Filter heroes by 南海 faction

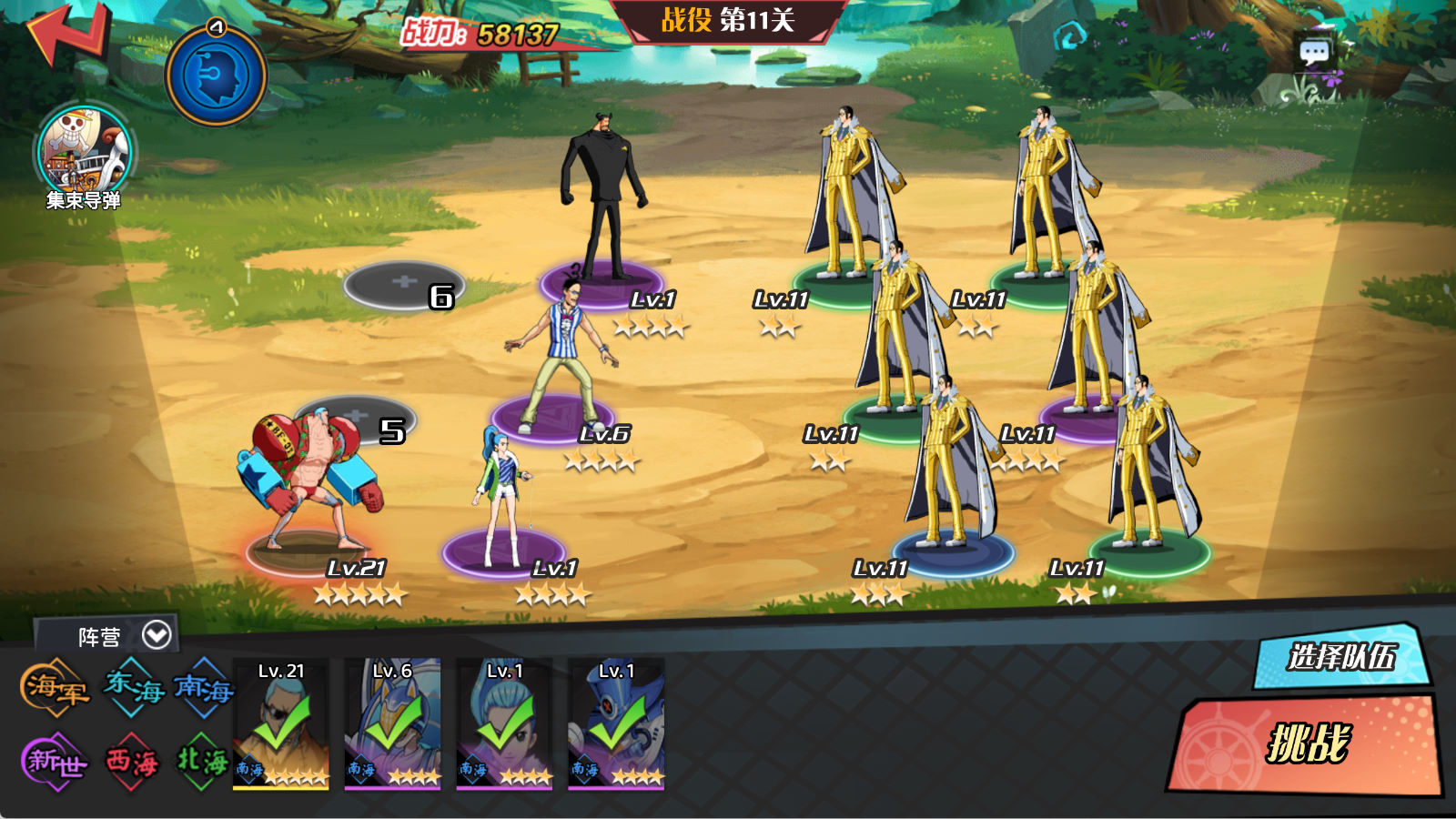click(x=203, y=687)
